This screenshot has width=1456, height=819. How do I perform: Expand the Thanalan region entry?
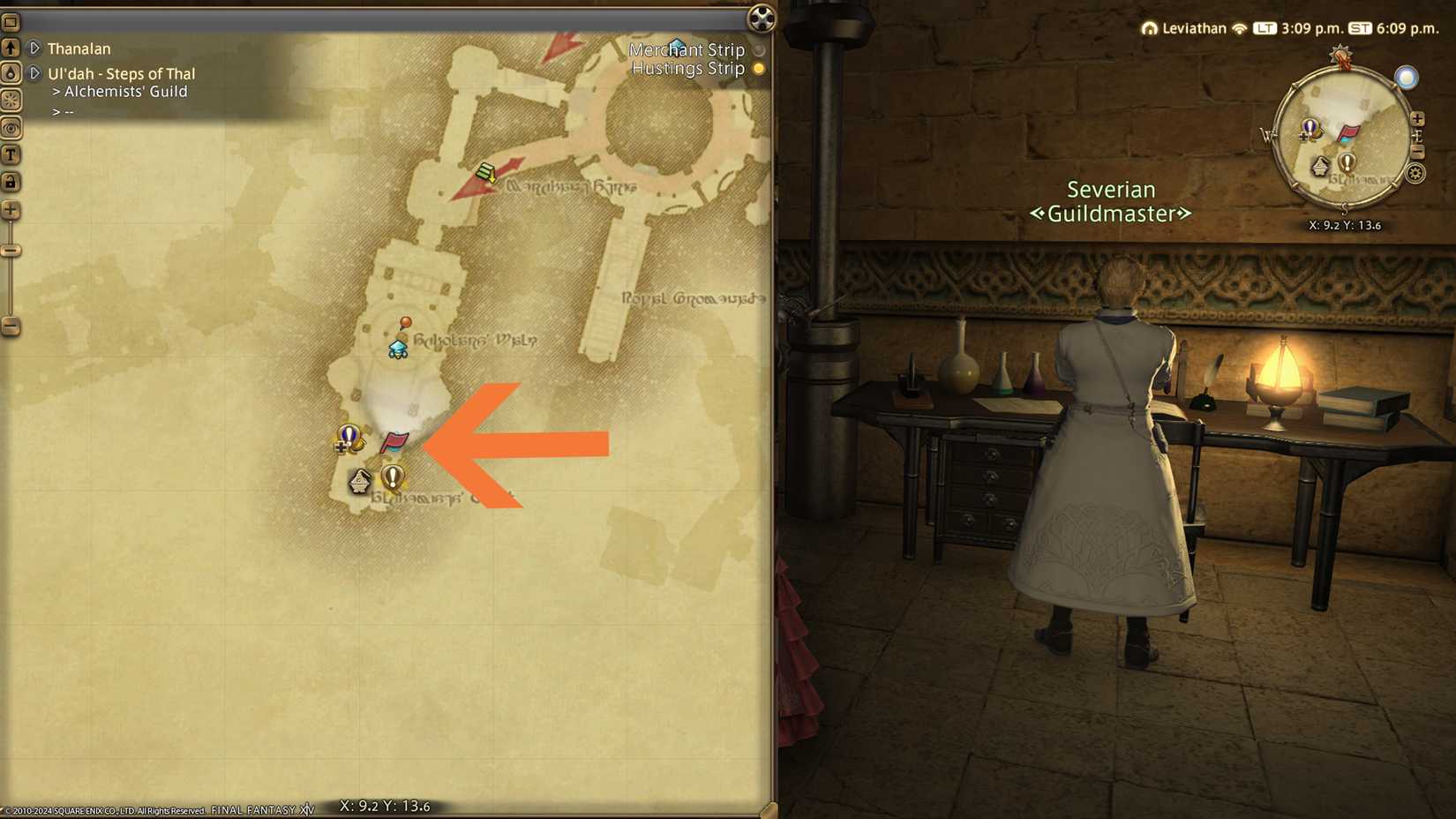coord(34,48)
